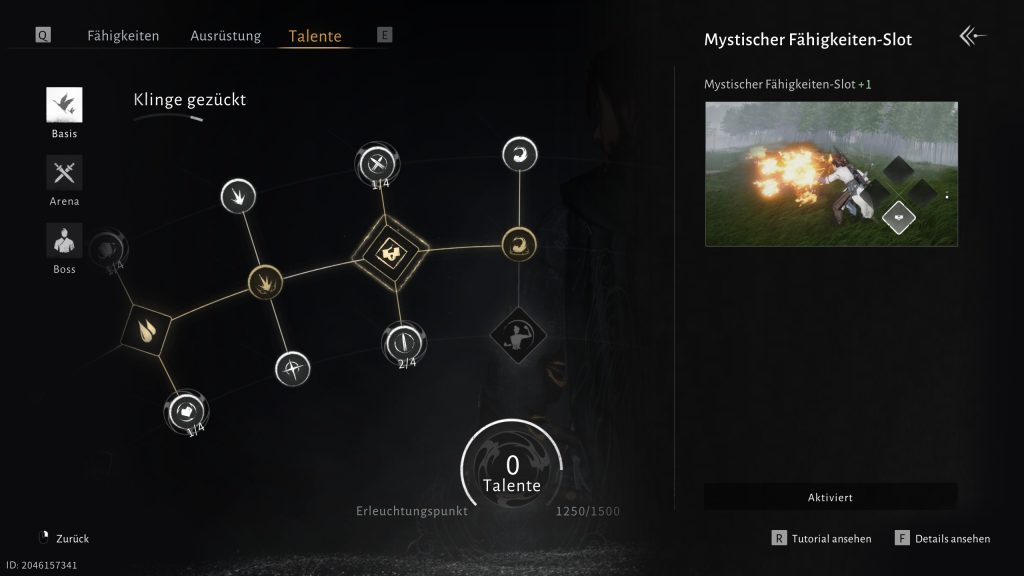Open the Ausrüstung tab

(x=225, y=36)
